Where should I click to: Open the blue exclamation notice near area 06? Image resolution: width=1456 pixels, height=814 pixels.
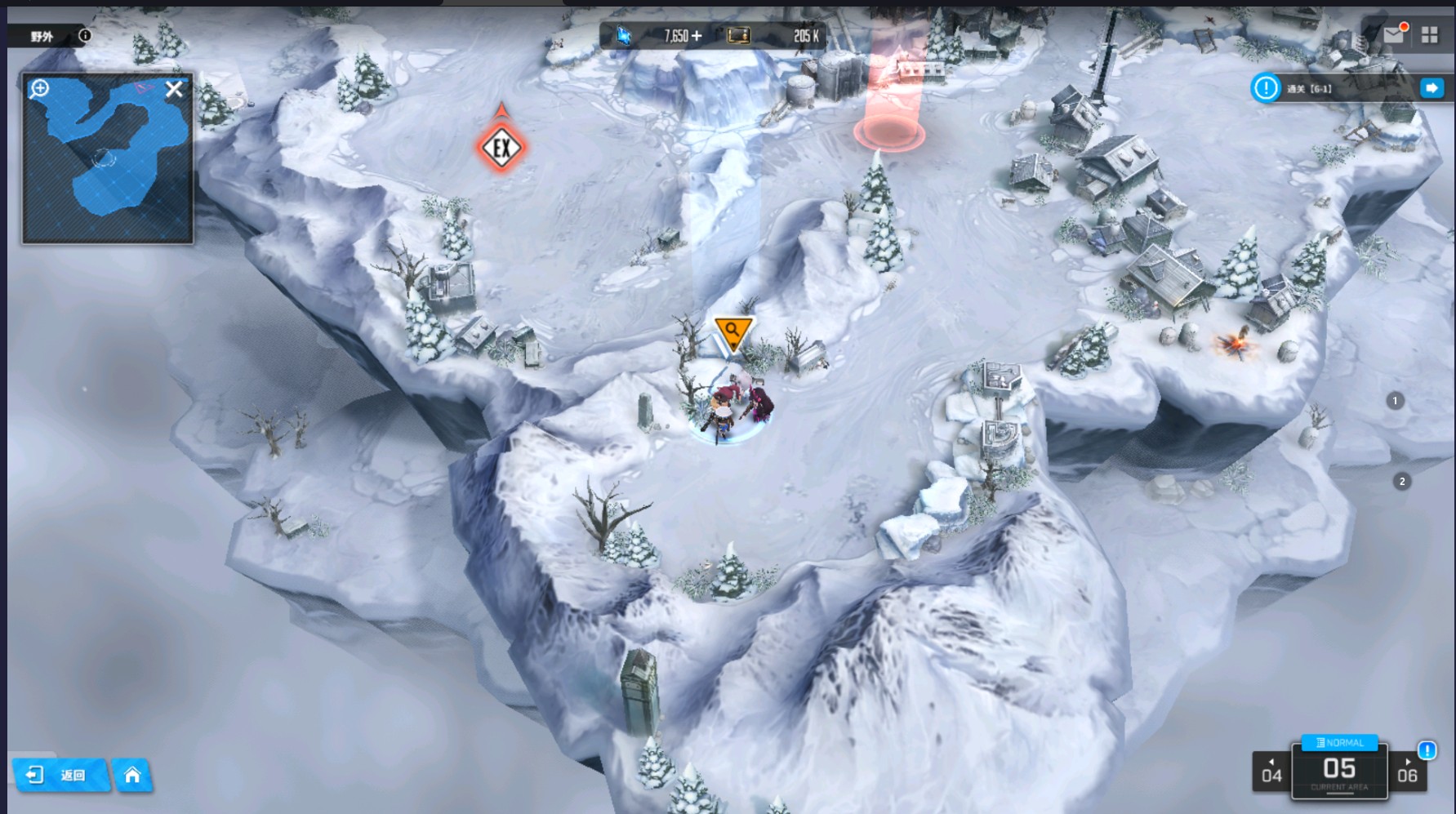1427,750
